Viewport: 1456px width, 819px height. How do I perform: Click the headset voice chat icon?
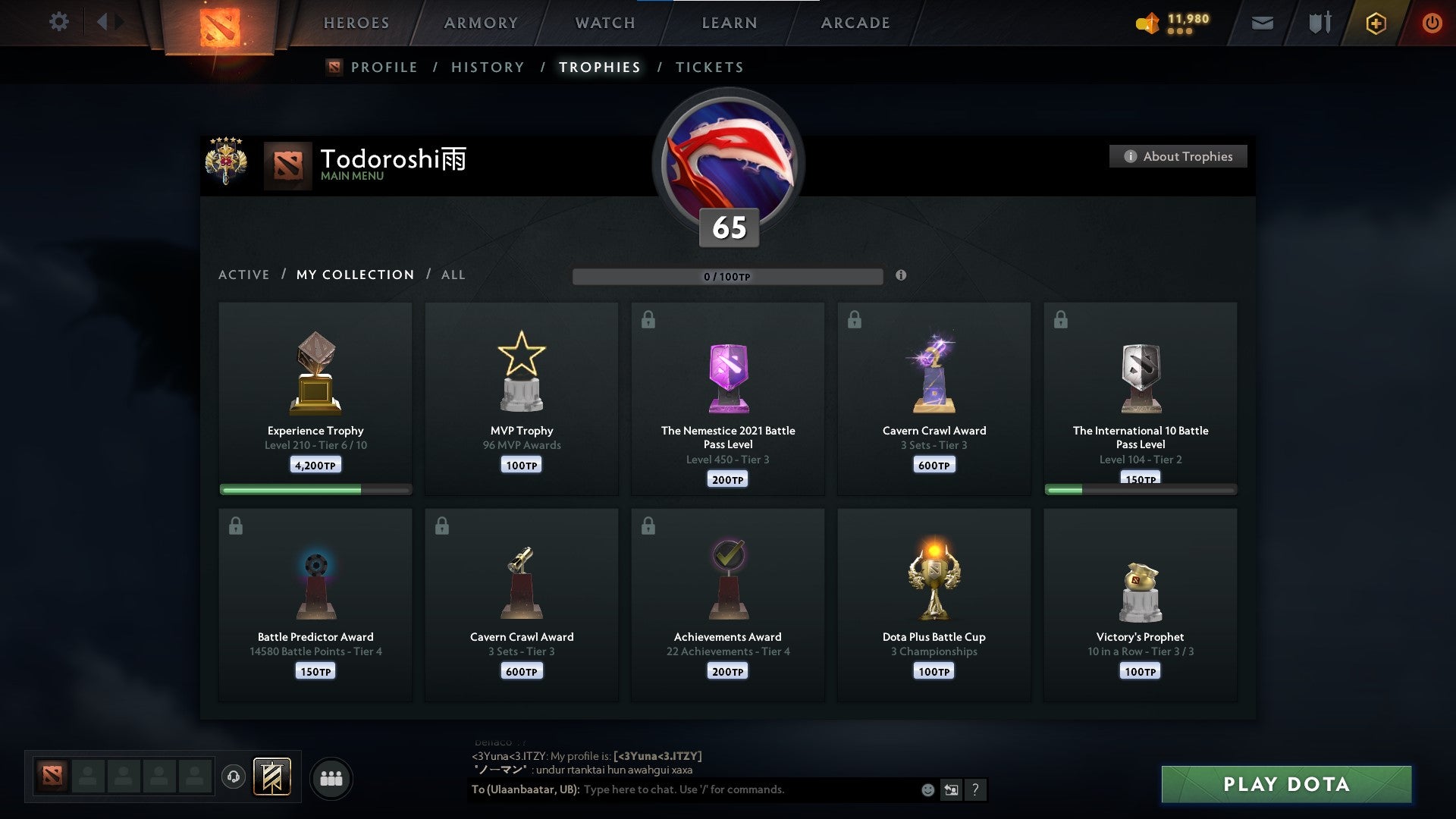234,777
